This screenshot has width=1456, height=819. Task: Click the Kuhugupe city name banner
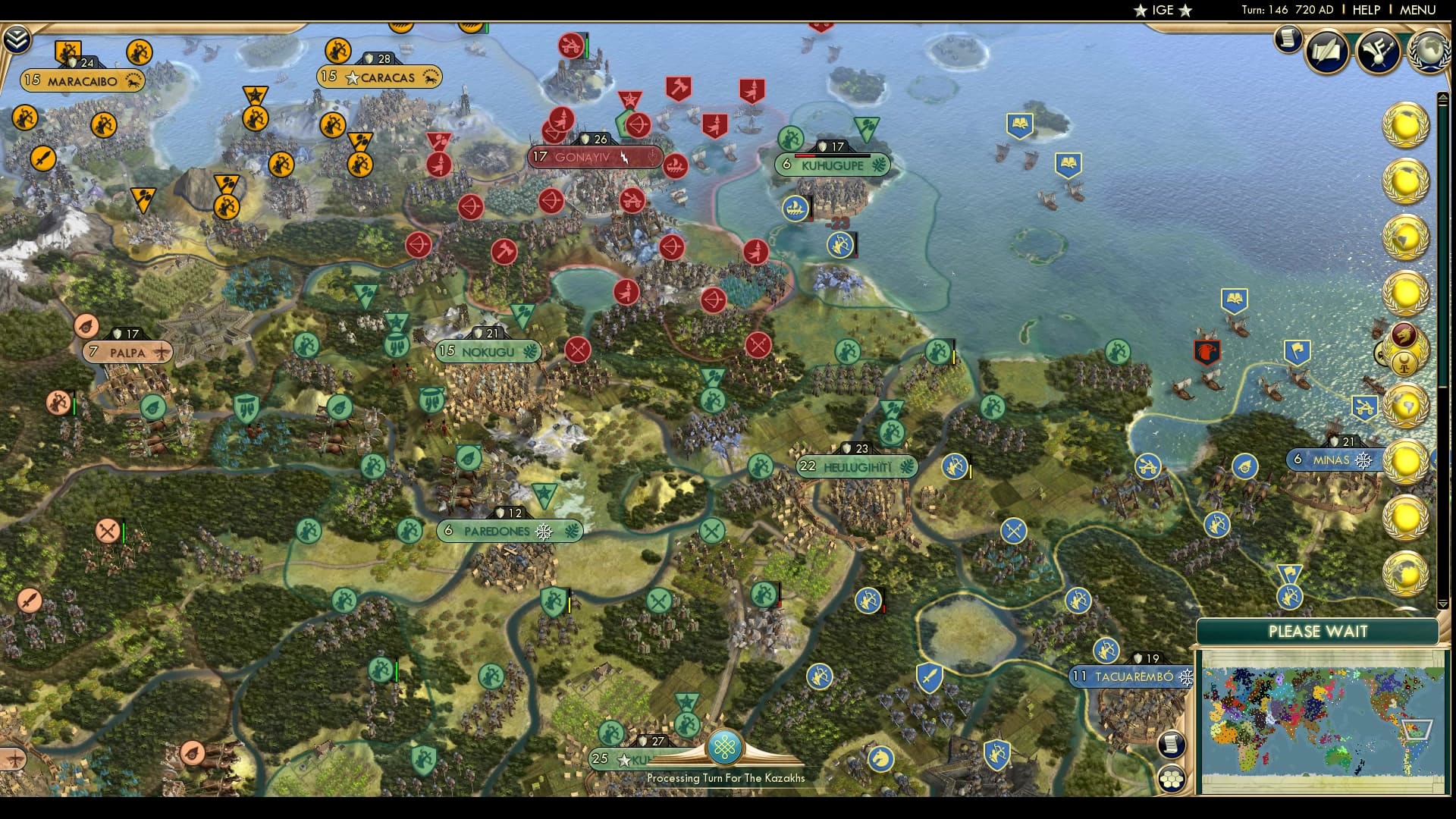pyautogui.click(x=832, y=165)
